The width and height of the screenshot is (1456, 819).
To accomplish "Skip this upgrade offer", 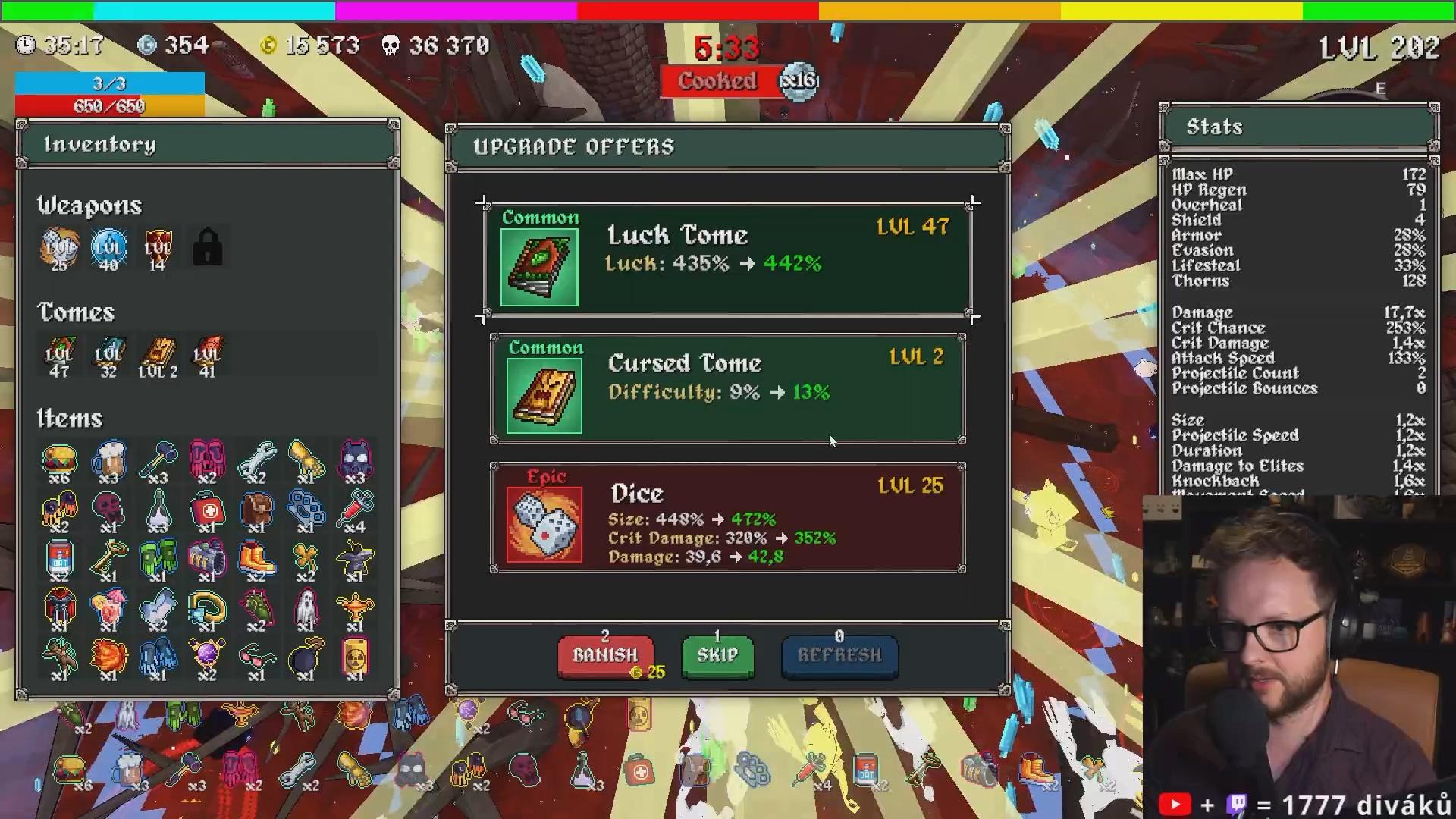I will click(x=717, y=655).
